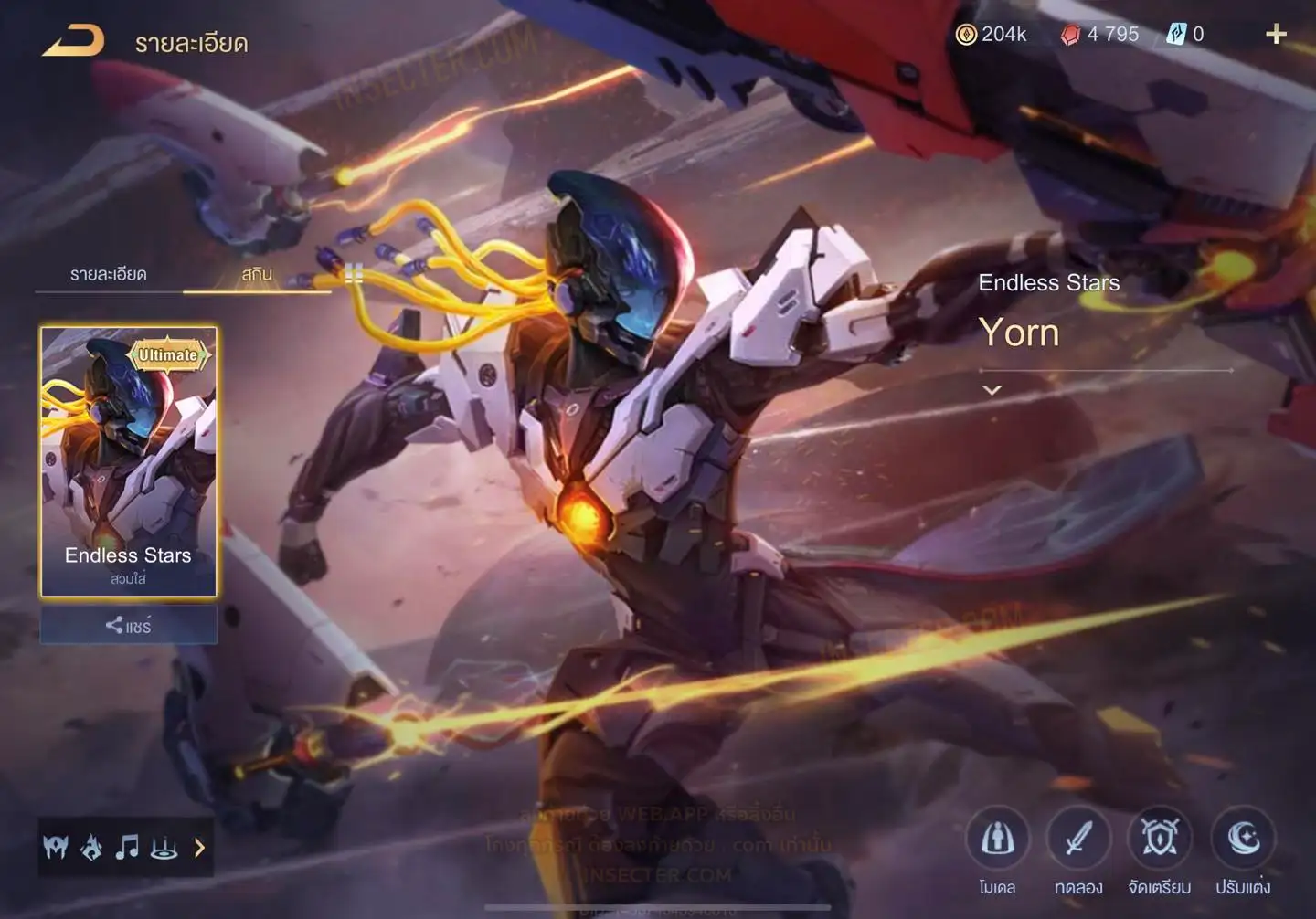The image size is (1316, 919).
Task: Open the ปรับแต่ง customization menu
Action: pos(1243,839)
